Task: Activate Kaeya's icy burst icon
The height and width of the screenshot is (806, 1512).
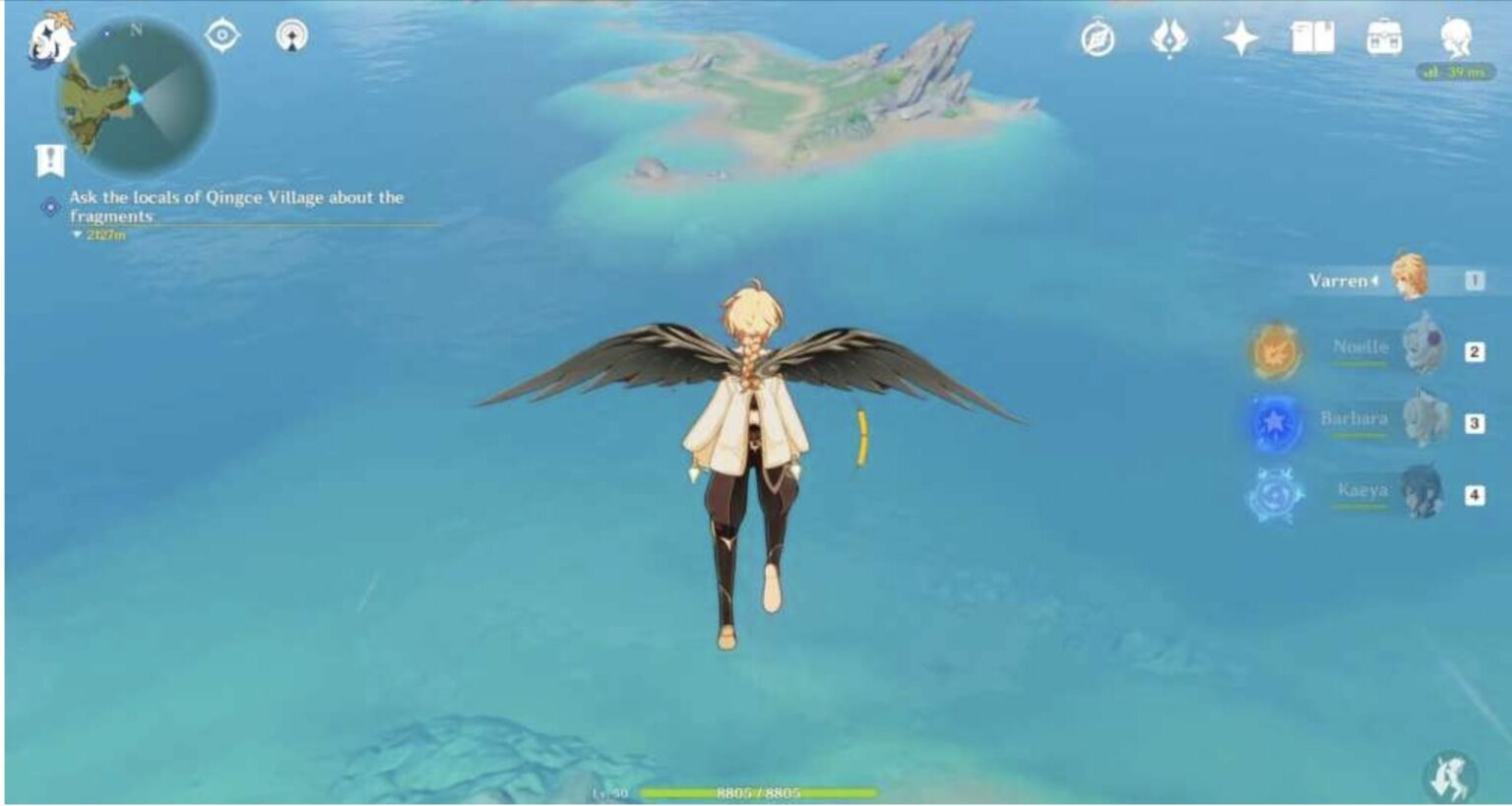Action: point(1275,493)
